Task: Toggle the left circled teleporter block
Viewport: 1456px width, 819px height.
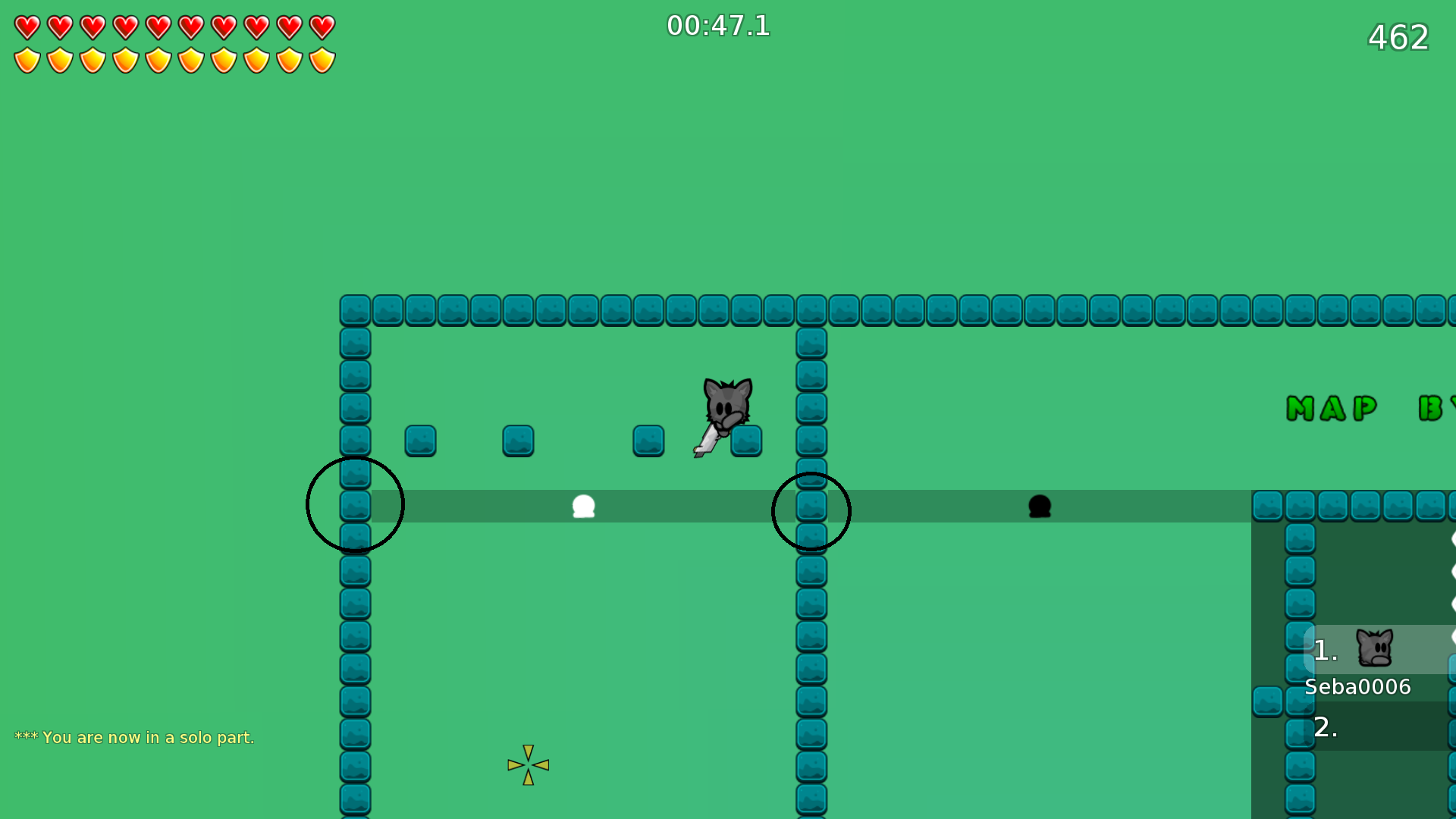Action: click(x=354, y=504)
